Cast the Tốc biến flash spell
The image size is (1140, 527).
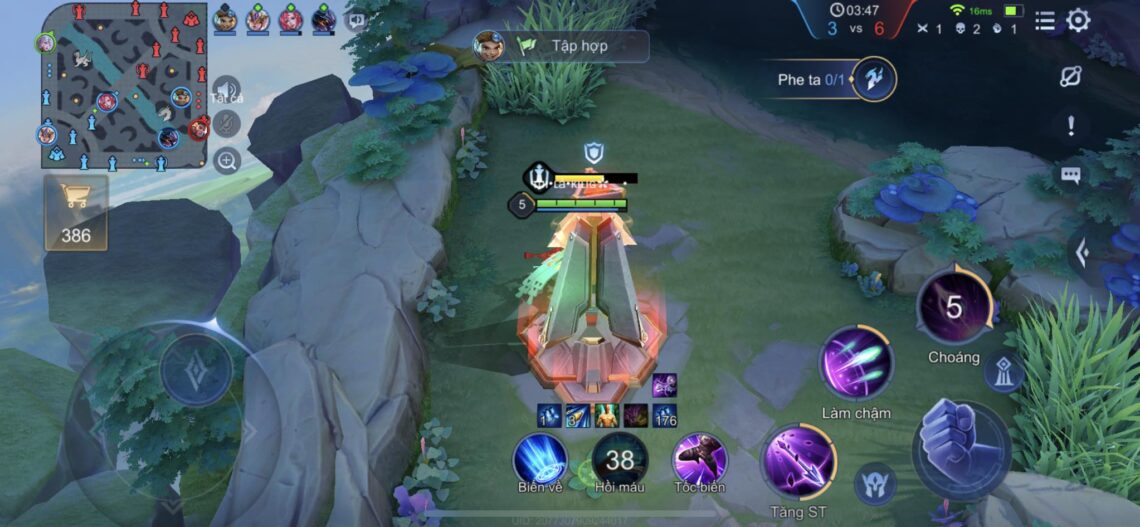pyautogui.click(x=698, y=460)
